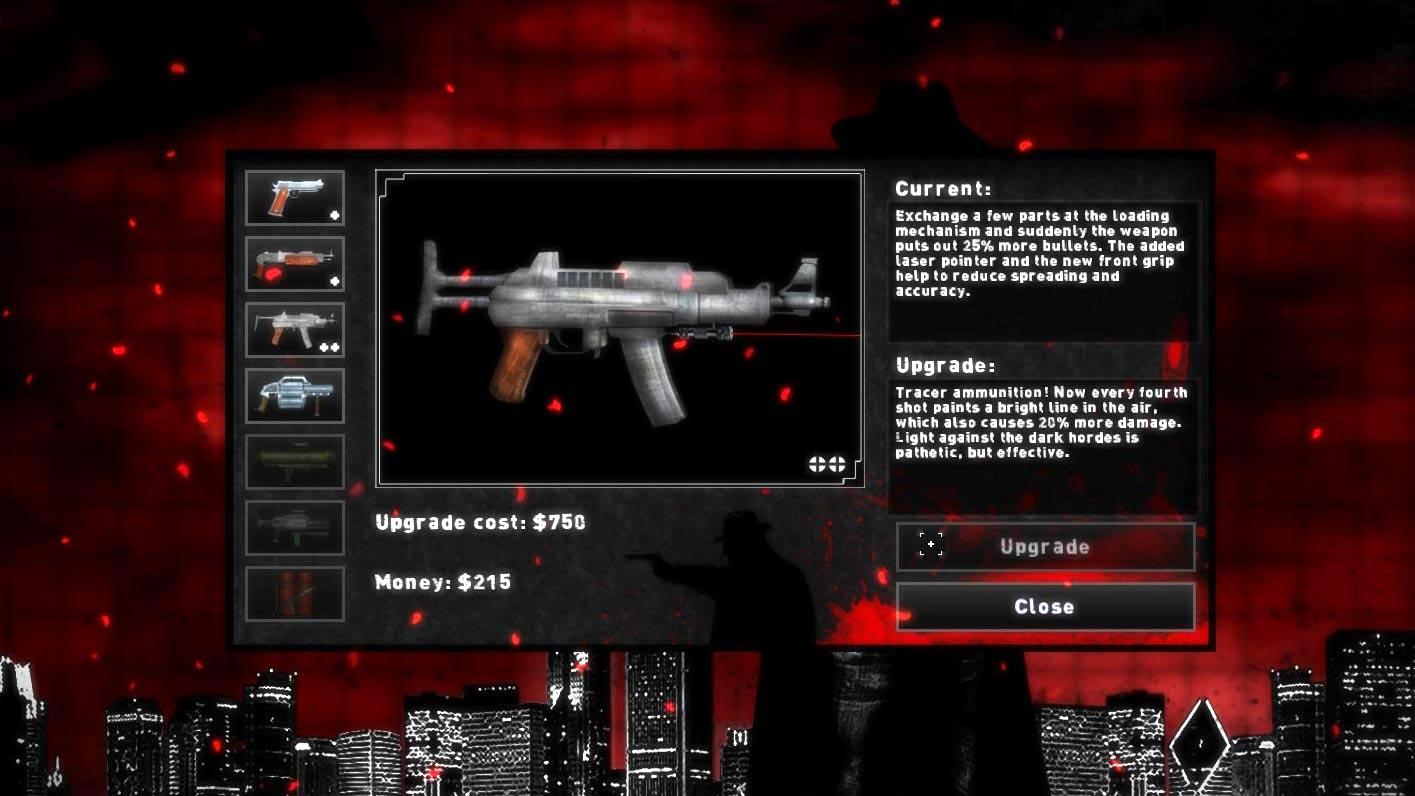This screenshot has height=796, width=1415.
Task: Select the green bazooka weapon slot
Action: (x=294, y=461)
